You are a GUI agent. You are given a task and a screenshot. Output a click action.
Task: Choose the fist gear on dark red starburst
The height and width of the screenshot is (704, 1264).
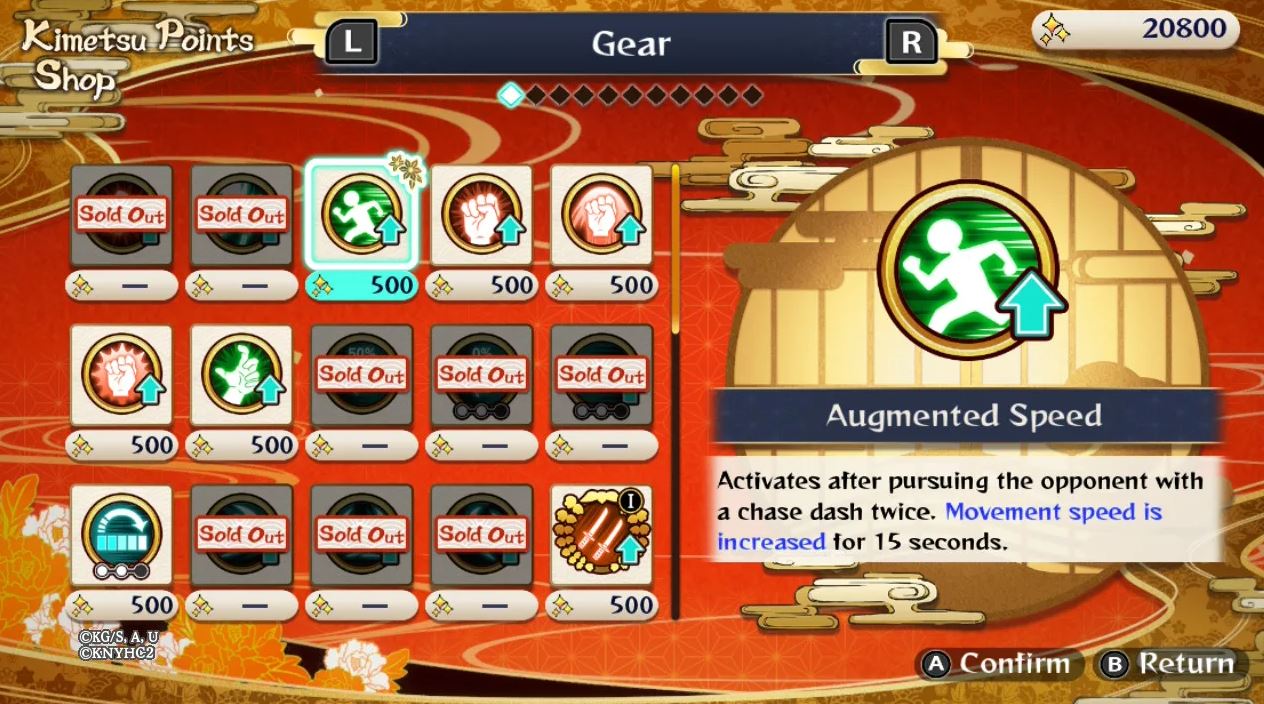point(481,216)
